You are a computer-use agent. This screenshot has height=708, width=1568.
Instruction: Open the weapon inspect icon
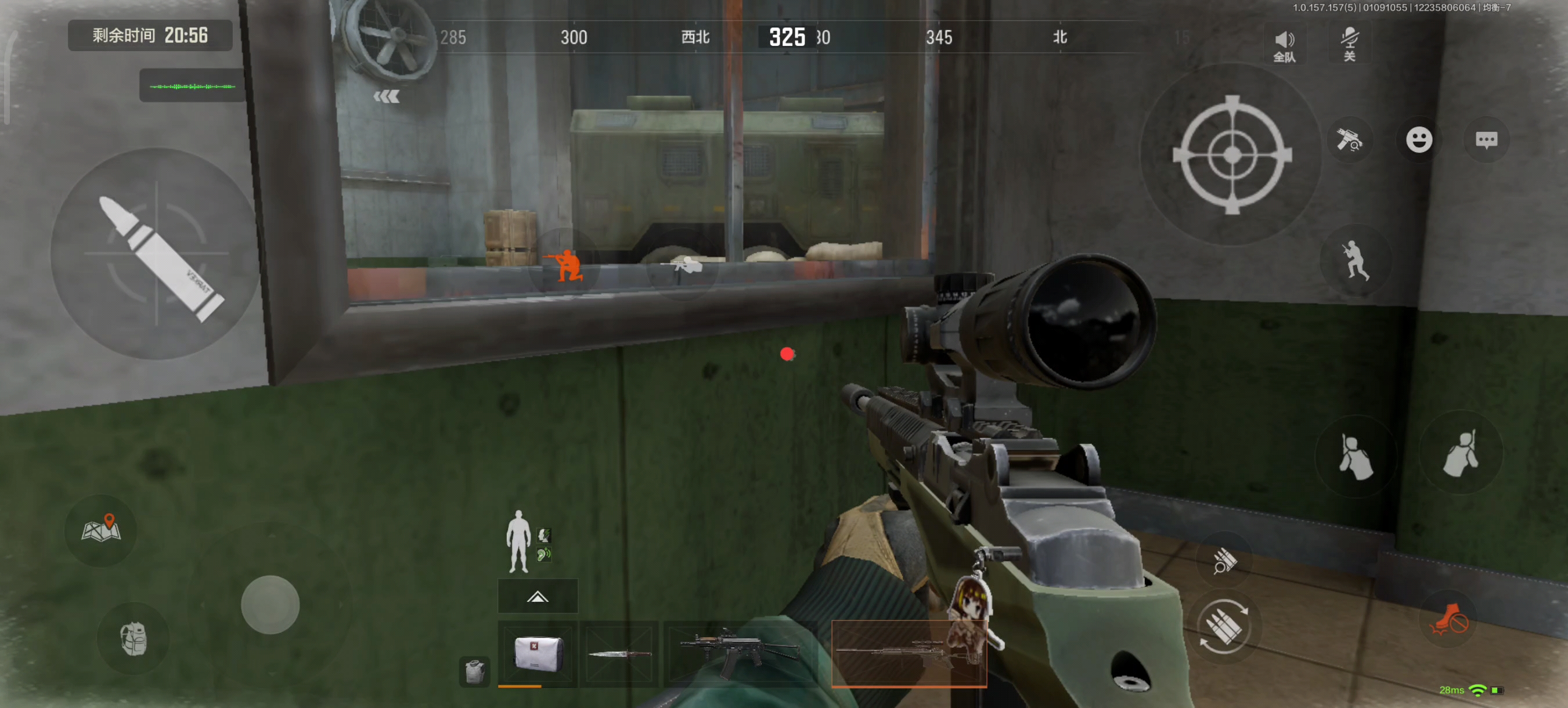(x=1349, y=140)
